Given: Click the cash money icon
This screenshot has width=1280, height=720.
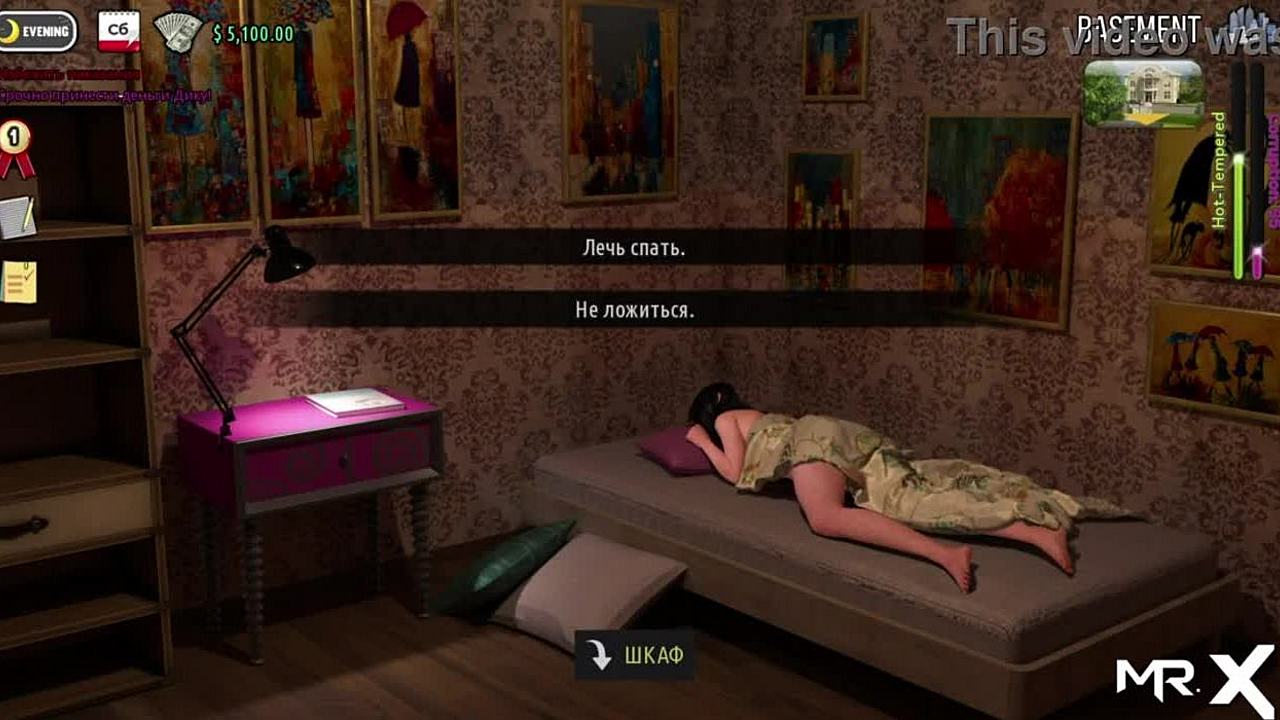Looking at the screenshot, I should tap(178, 32).
